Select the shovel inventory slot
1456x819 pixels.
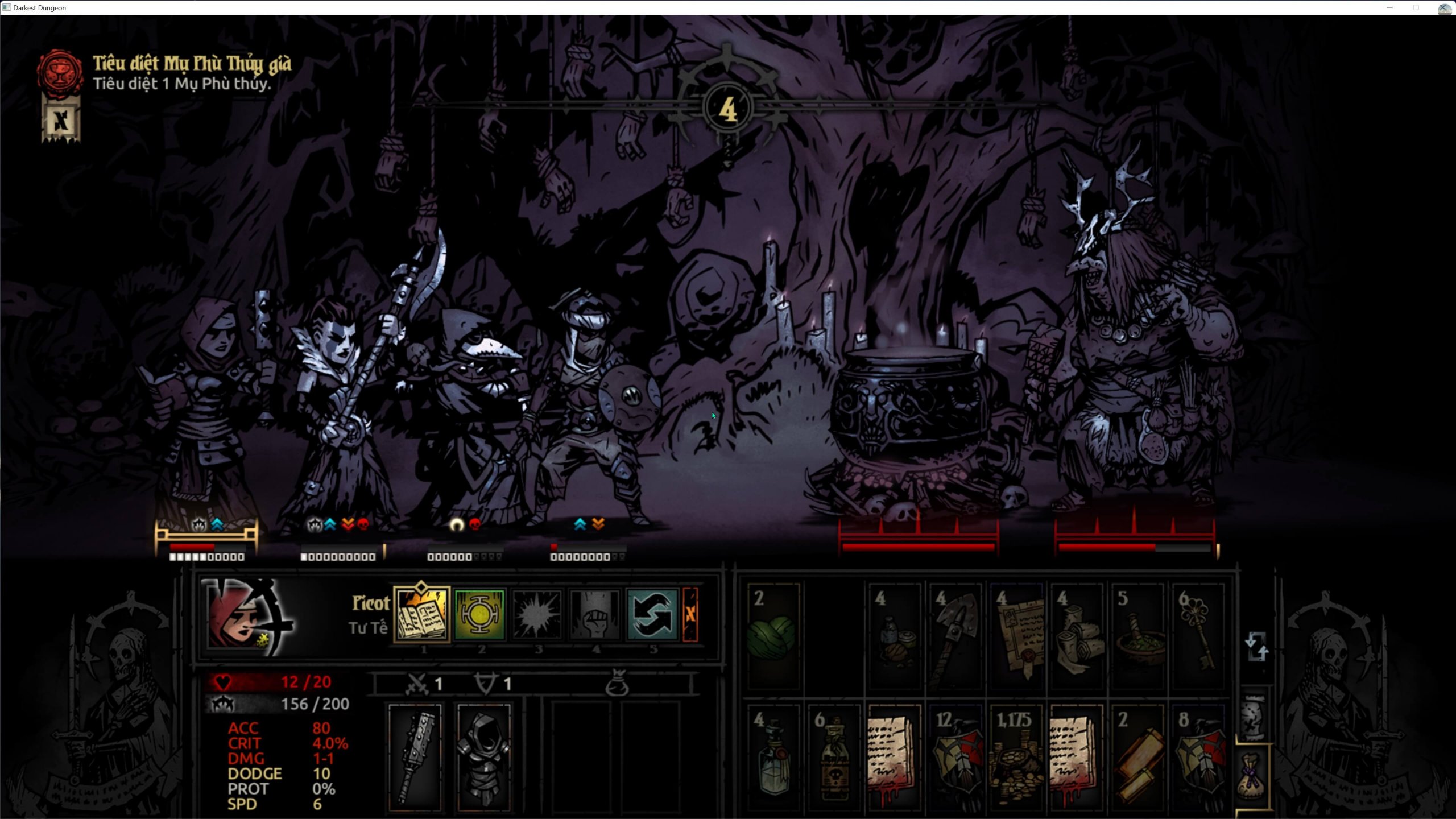pyautogui.click(x=955, y=635)
